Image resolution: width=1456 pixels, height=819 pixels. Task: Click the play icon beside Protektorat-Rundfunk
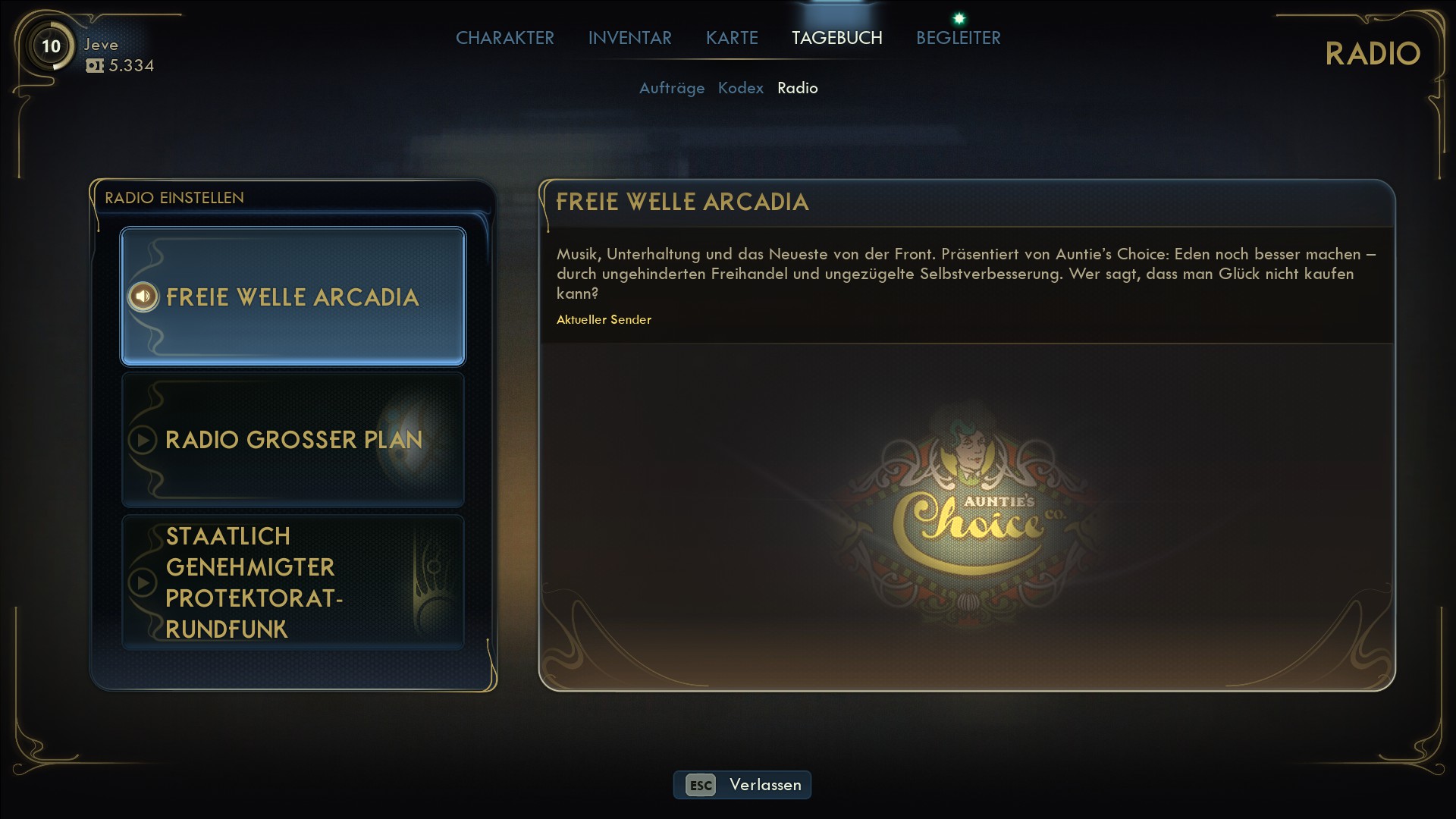coord(143,582)
